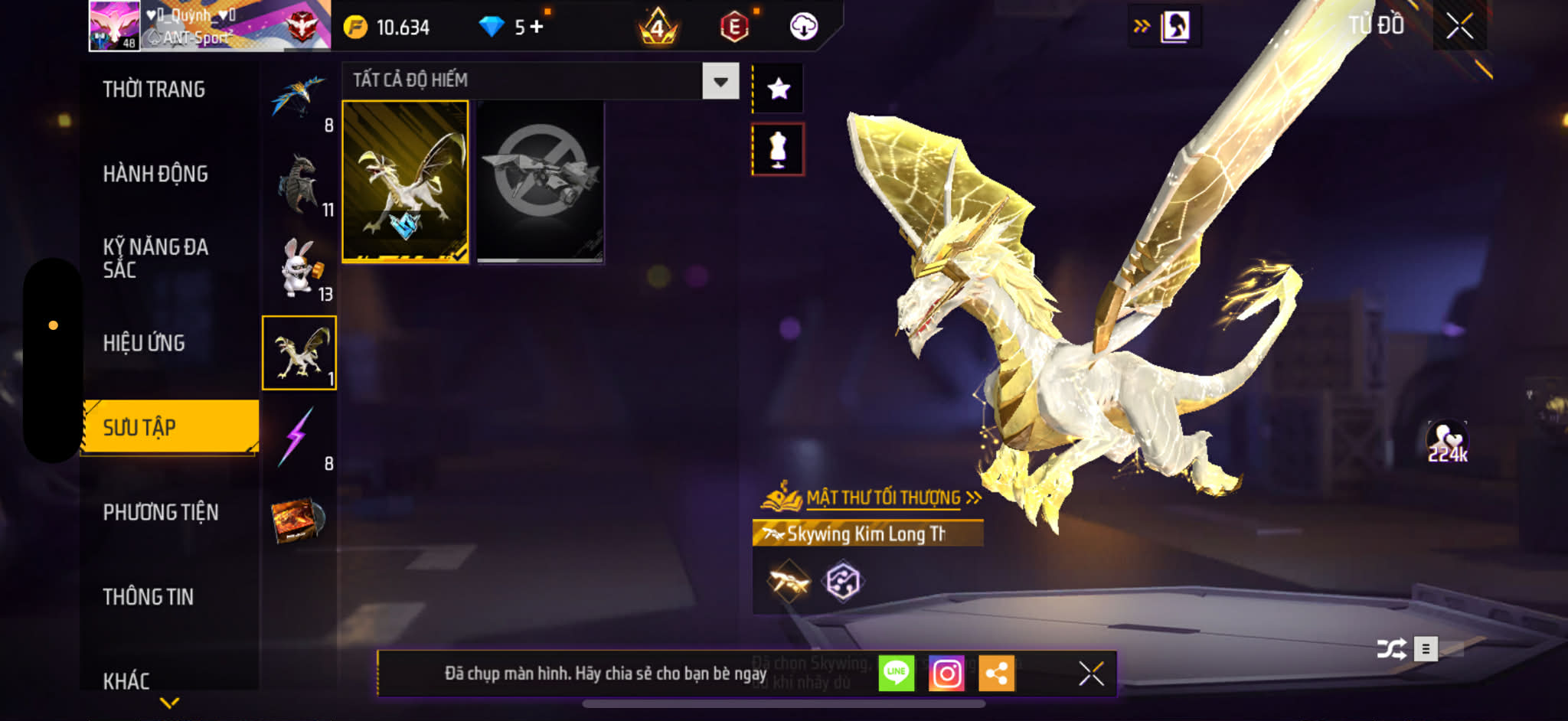The image size is (1568, 721).
Task: Select the golden Skywing dragon item
Action: (405, 181)
